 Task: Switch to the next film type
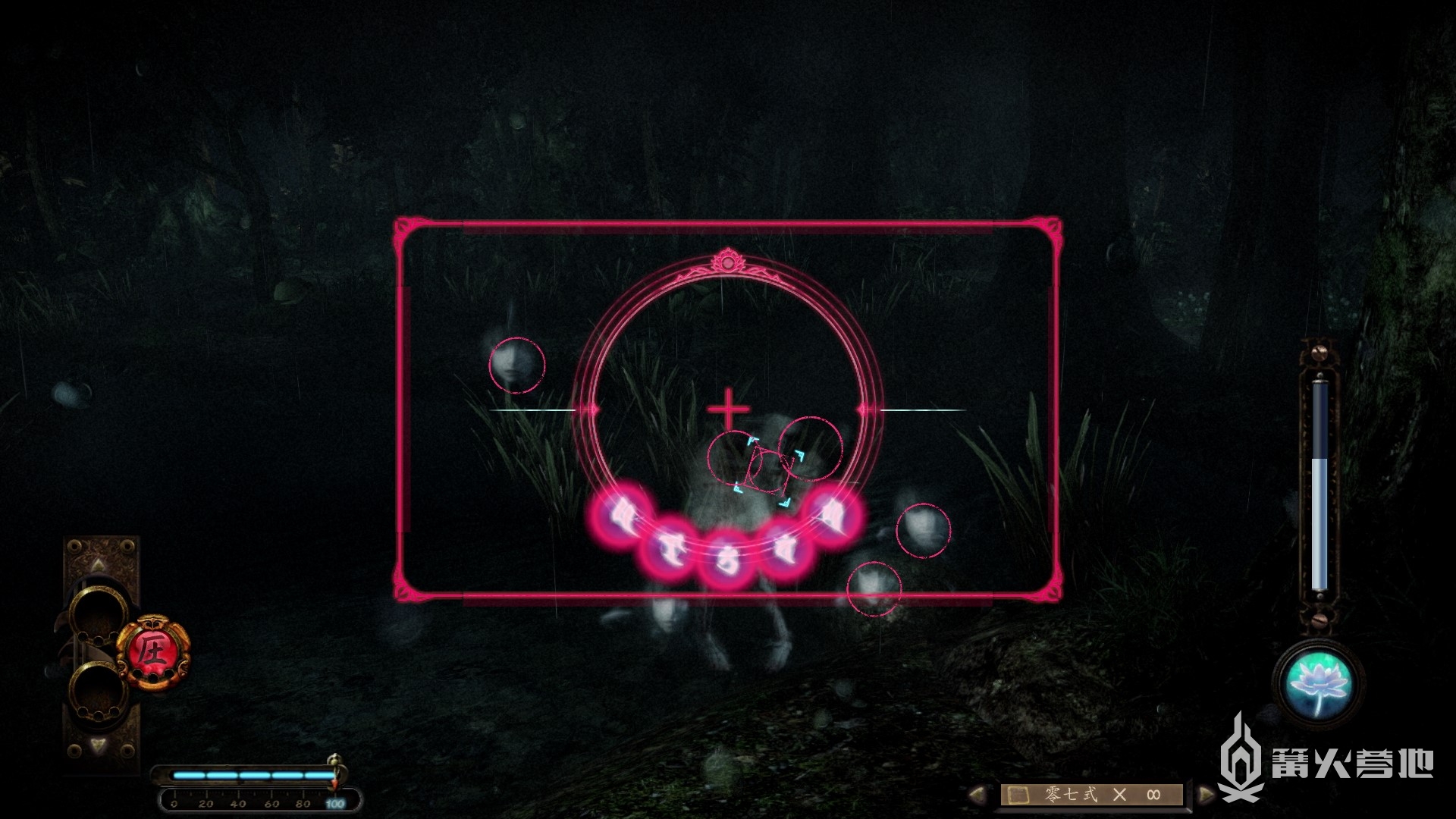pos(1205,795)
